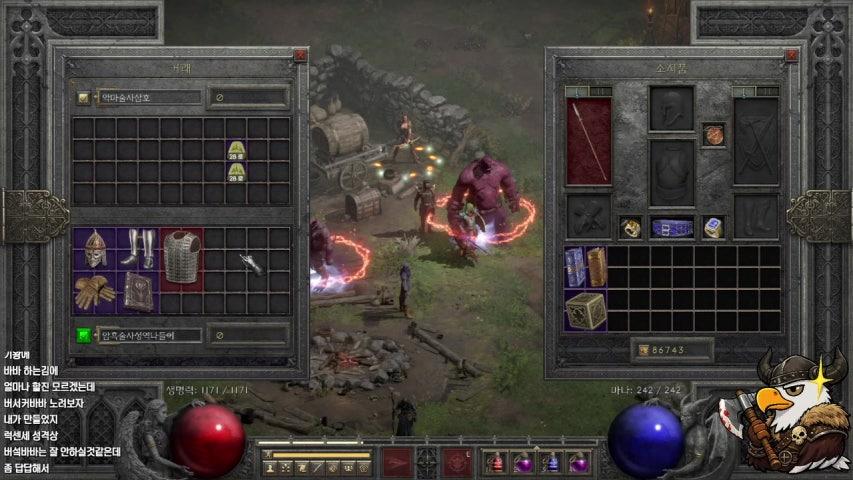Viewport: 853px width, 480px height.
Task: Select the chainmail body armor item
Action: coord(181,257)
